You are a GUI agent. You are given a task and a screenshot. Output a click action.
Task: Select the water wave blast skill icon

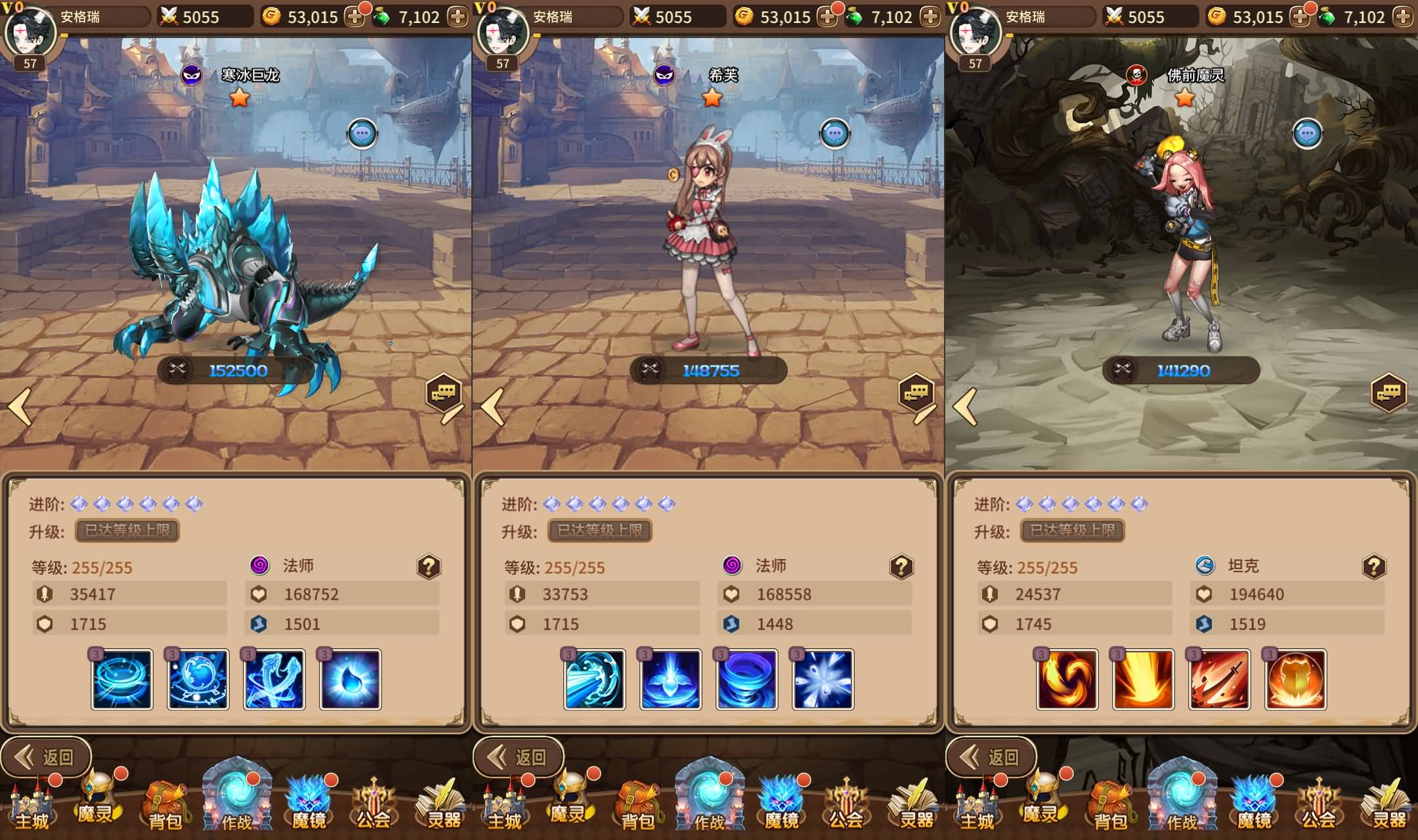(x=595, y=679)
